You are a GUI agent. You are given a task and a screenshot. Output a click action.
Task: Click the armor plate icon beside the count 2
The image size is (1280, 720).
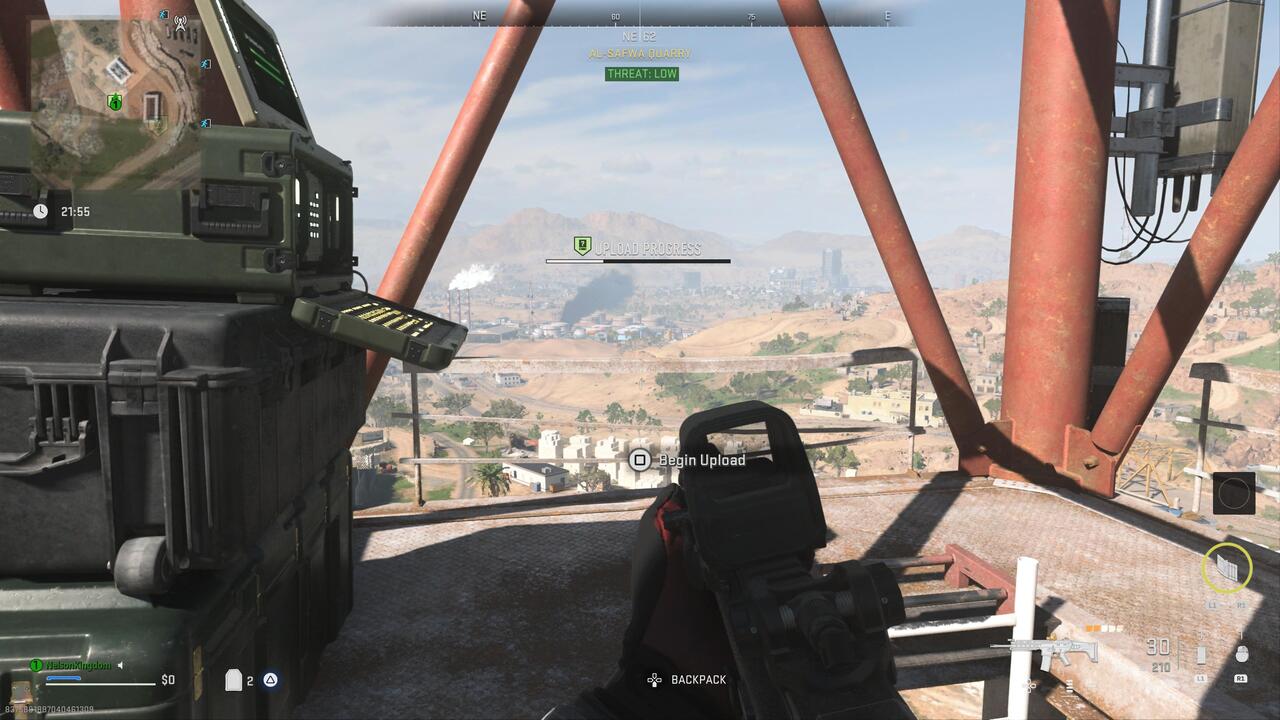click(x=234, y=681)
